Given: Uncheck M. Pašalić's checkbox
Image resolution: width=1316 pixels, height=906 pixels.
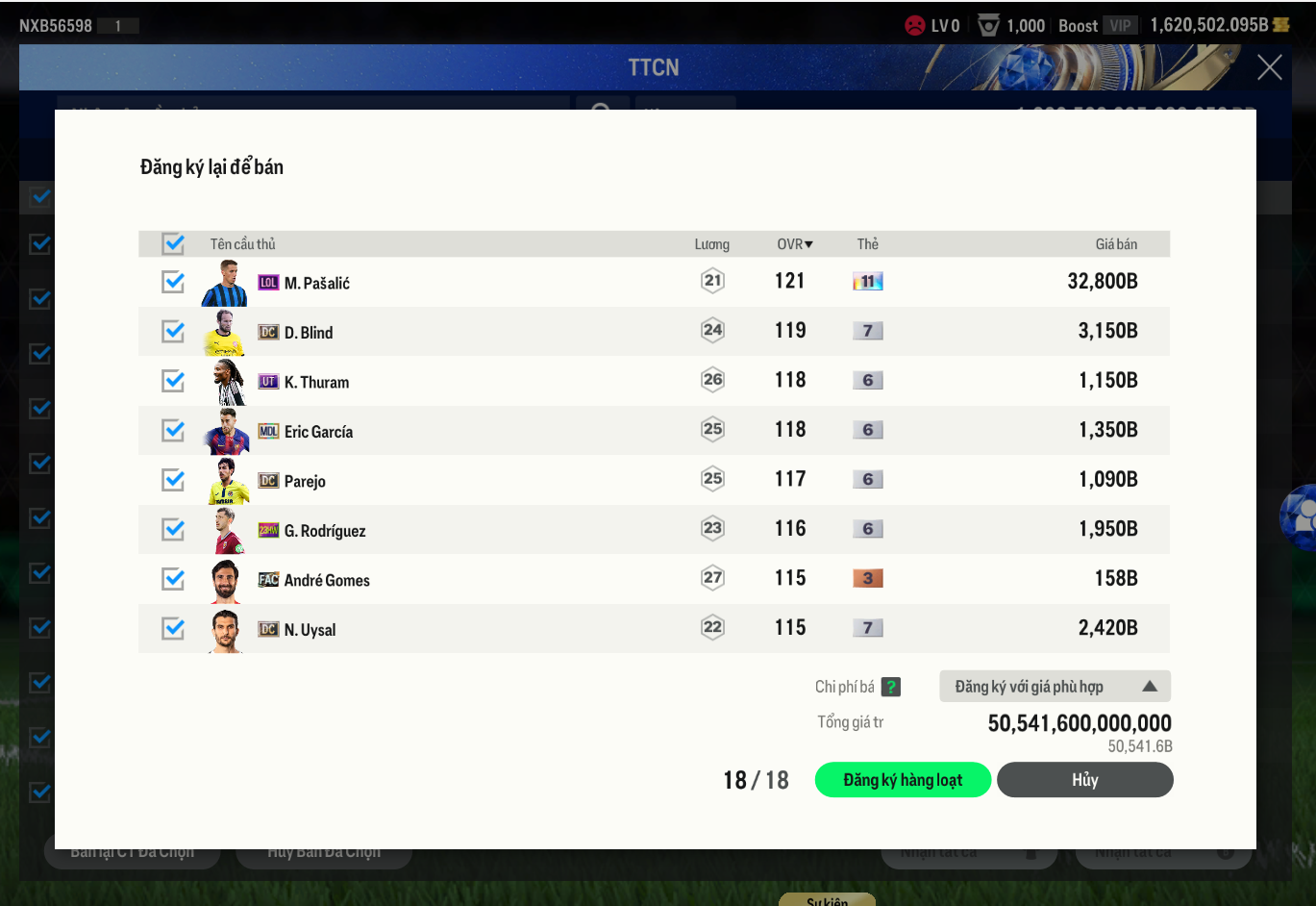Looking at the screenshot, I should [173, 282].
